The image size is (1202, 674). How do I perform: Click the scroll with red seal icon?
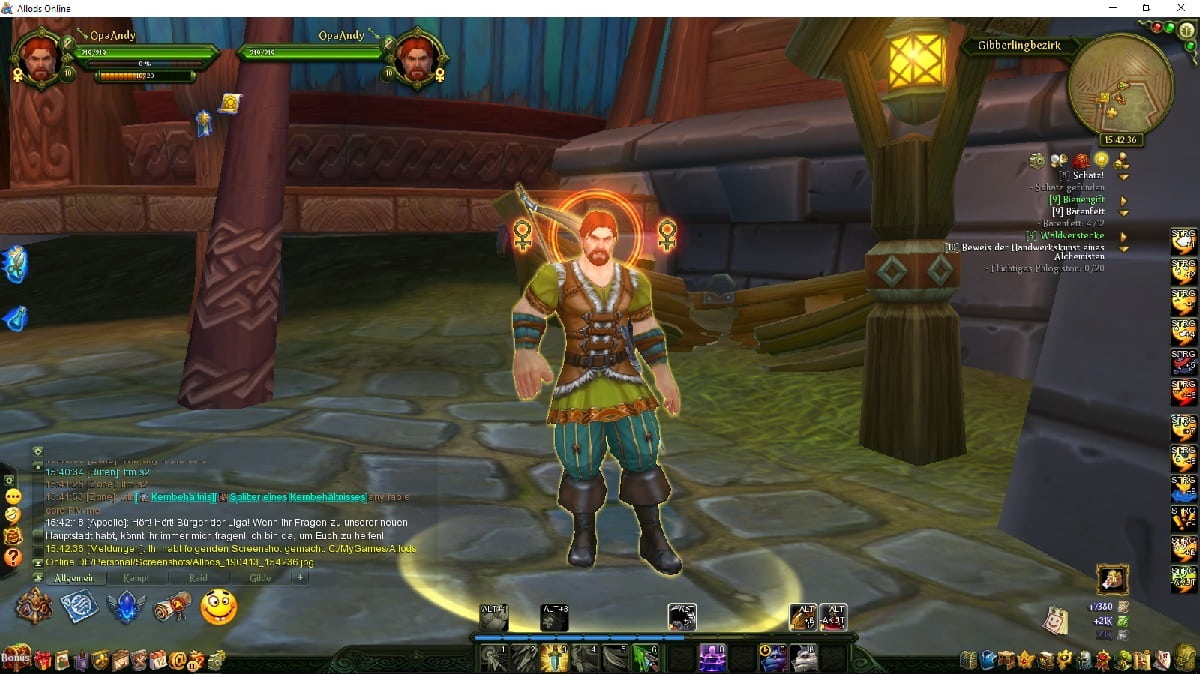[x=172, y=607]
